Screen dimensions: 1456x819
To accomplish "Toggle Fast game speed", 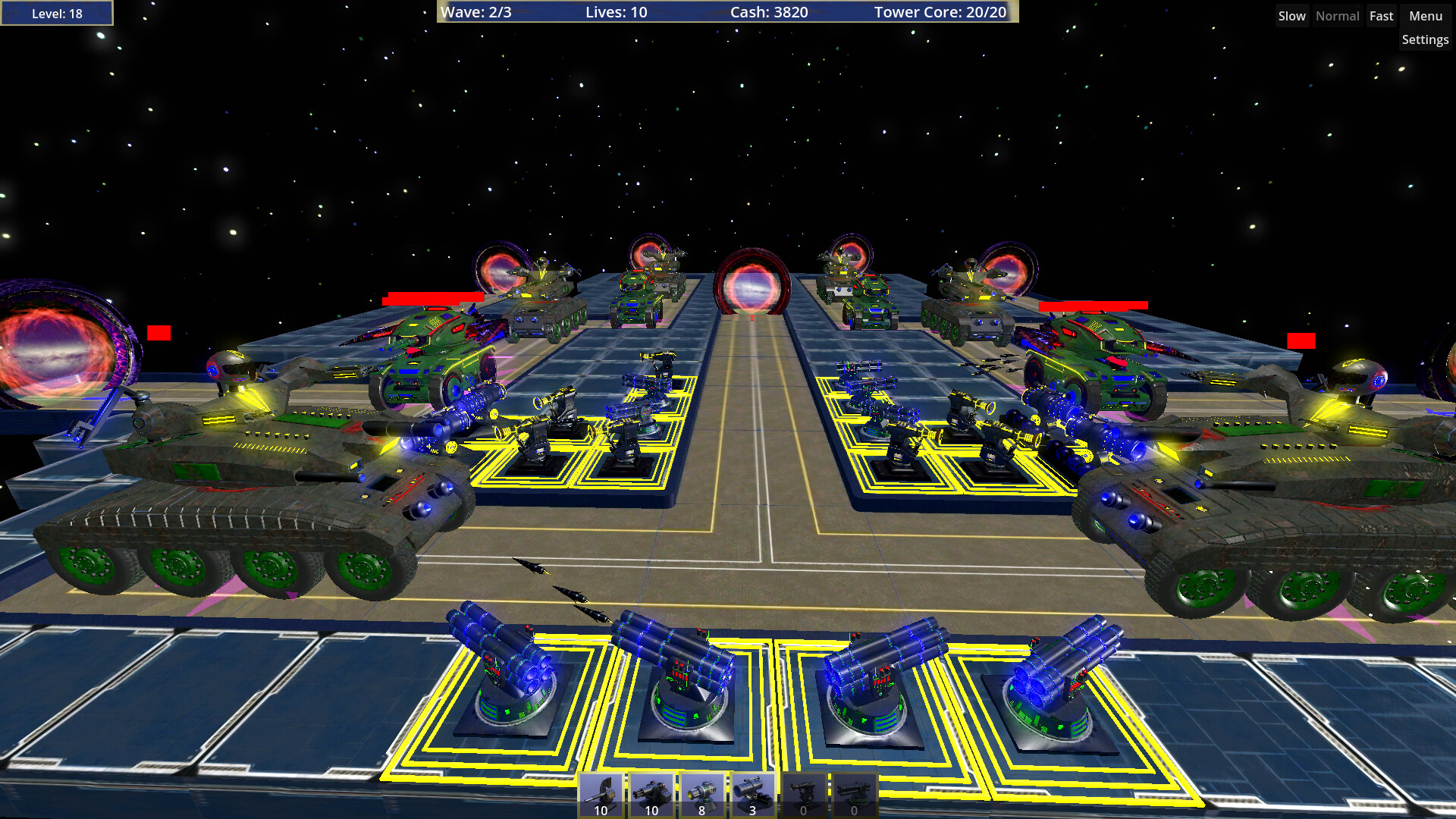I will point(1381,15).
